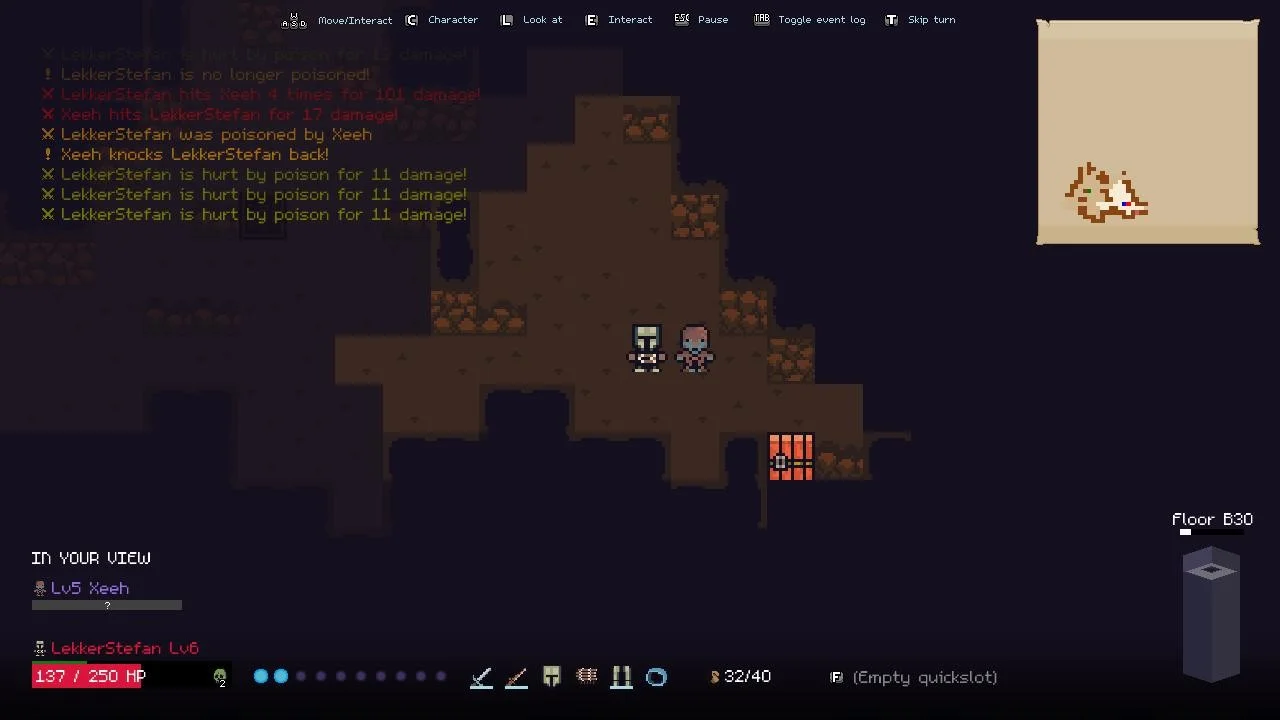Select the leggings equipment icon

621,677
